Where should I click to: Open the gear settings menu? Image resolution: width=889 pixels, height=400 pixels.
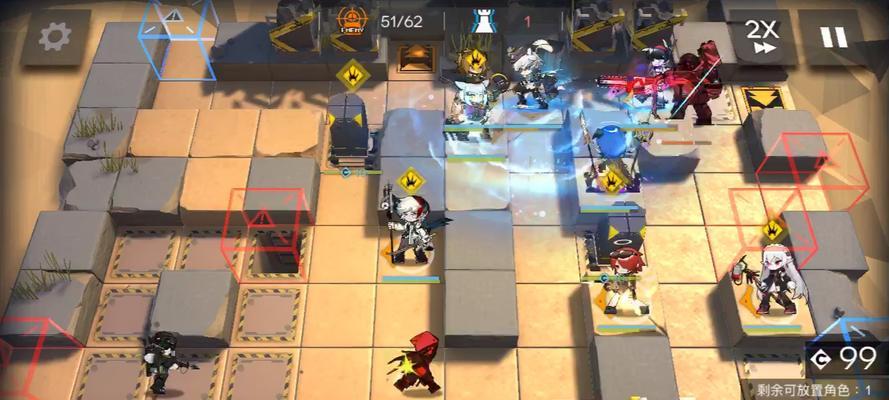pos(53,37)
